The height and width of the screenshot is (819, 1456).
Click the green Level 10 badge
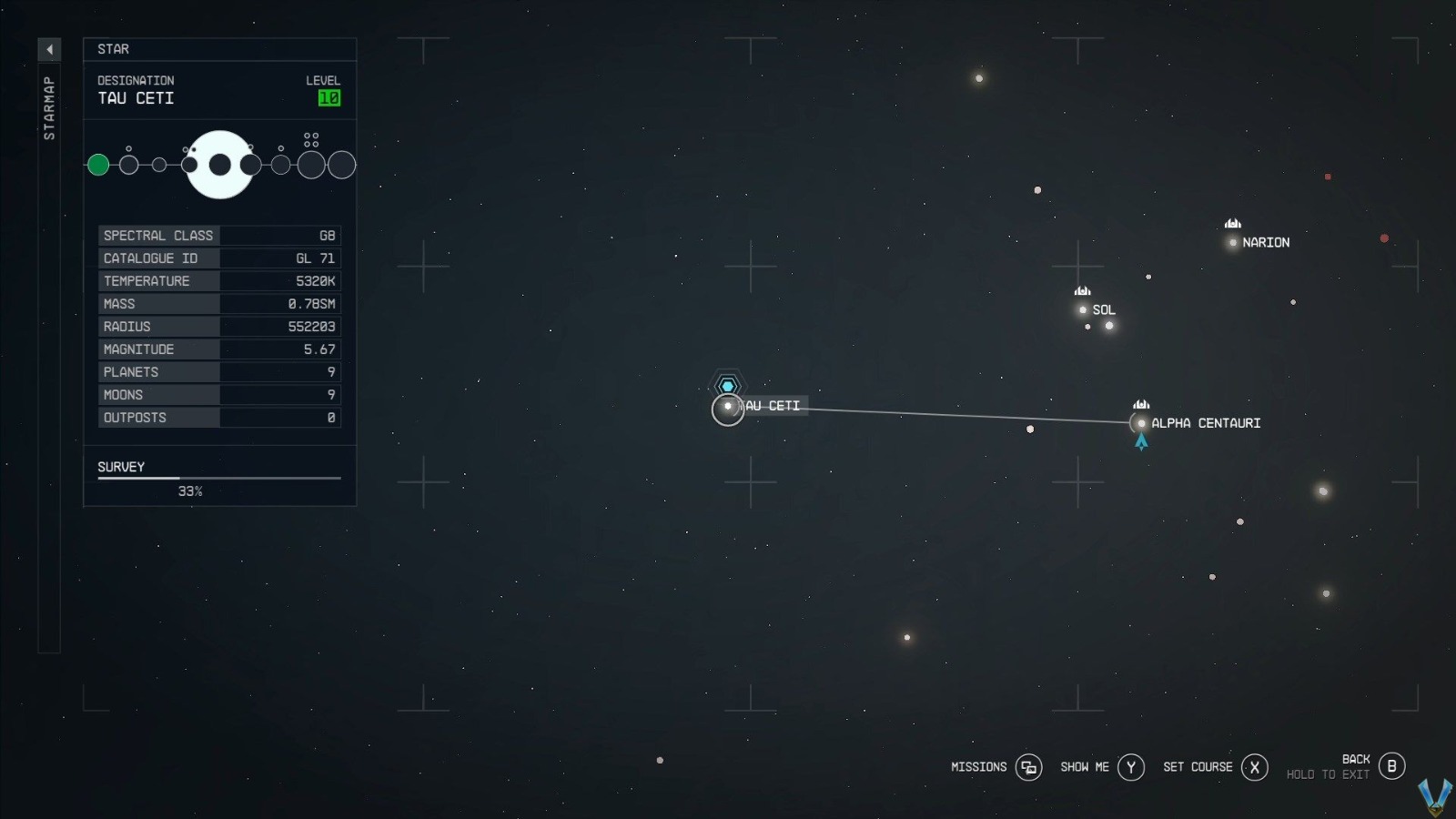tap(330, 98)
